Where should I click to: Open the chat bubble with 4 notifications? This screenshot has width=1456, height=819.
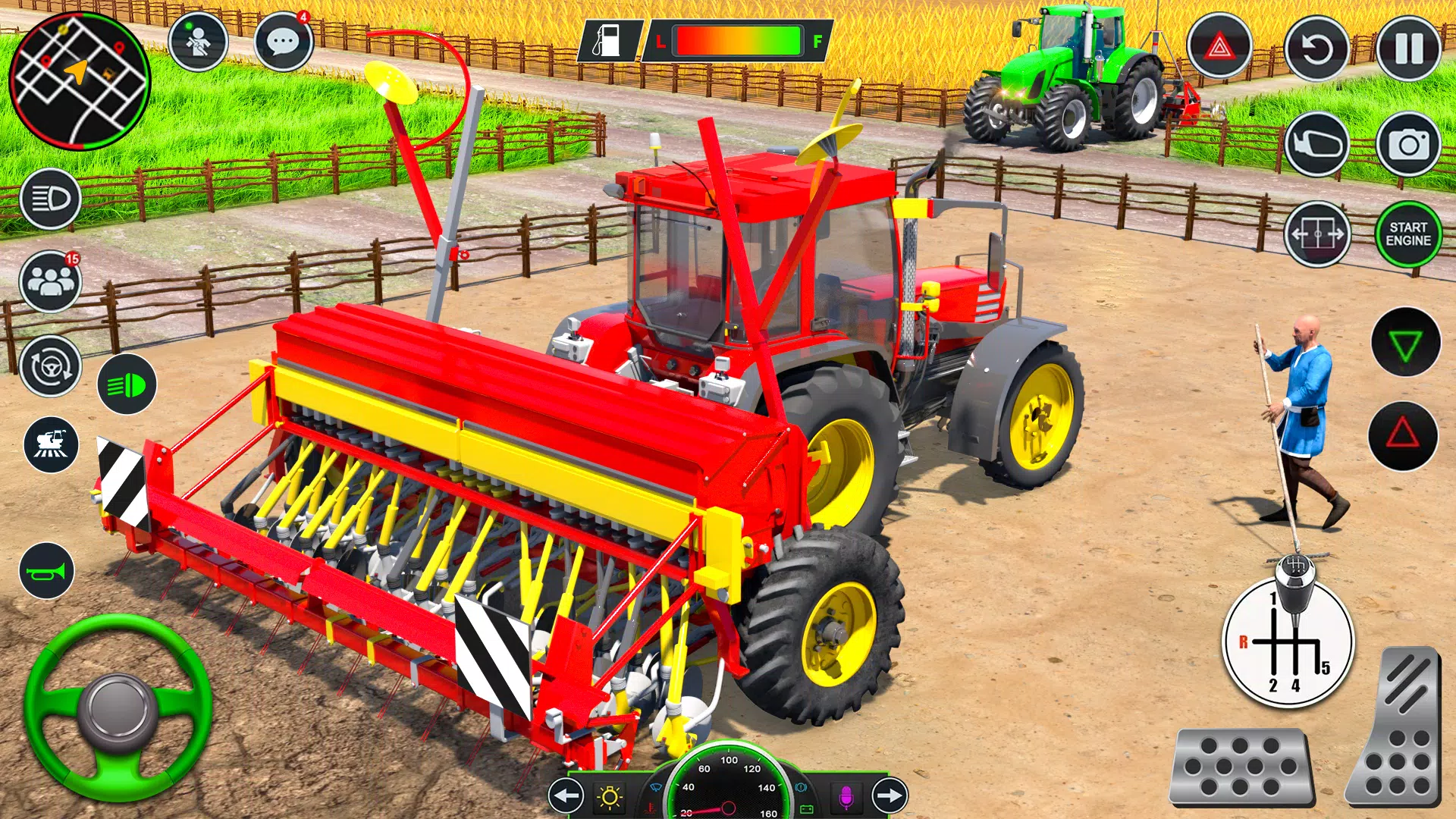[x=284, y=42]
